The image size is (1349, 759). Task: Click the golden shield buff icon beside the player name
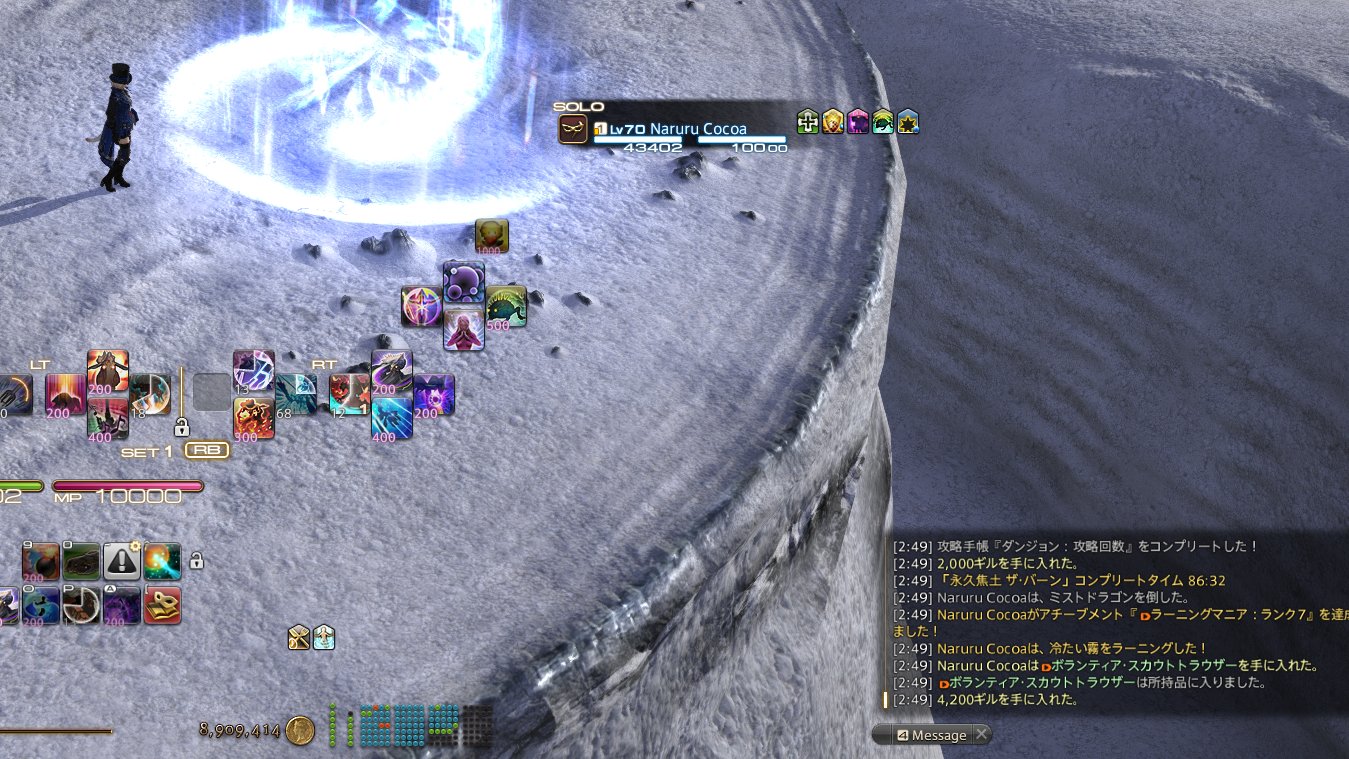click(x=834, y=124)
